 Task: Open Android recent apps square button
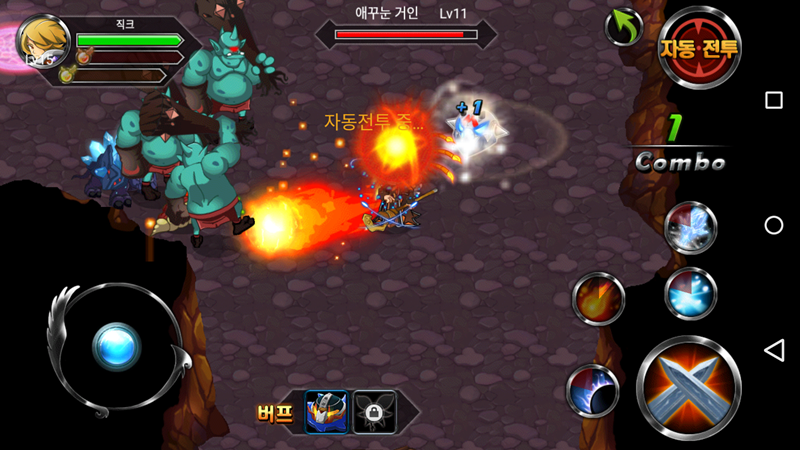coord(773,100)
